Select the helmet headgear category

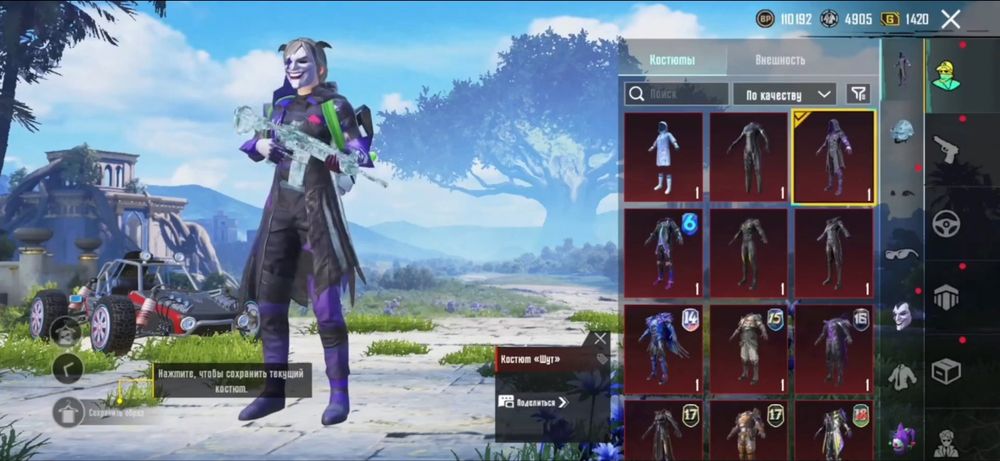[903, 133]
